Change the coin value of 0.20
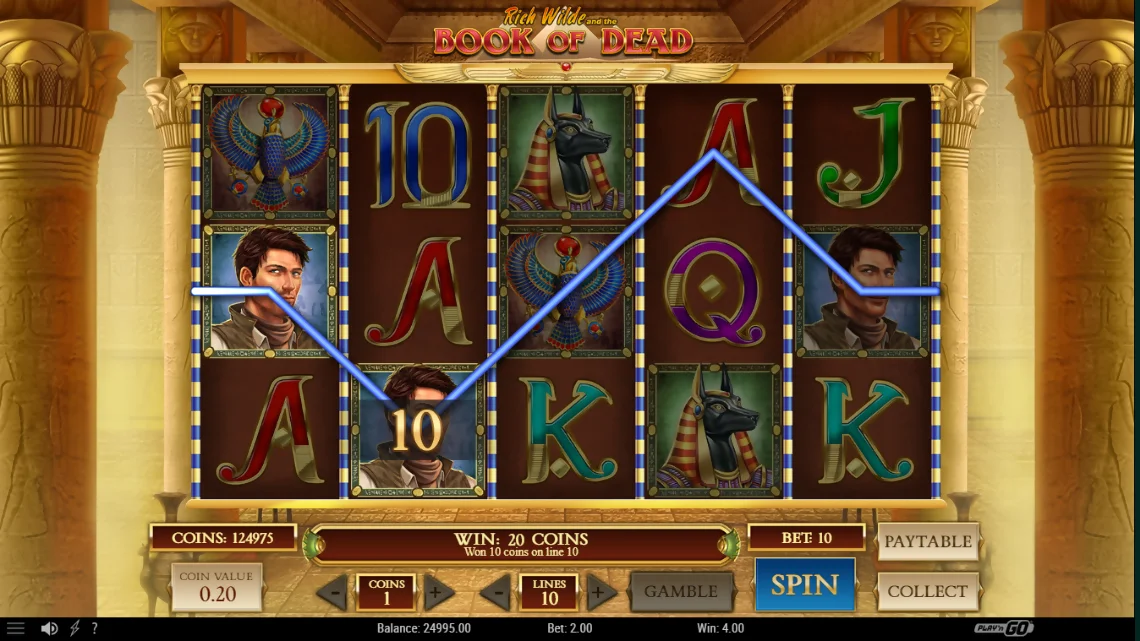This screenshot has width=1140, height=641. (217, 587)
